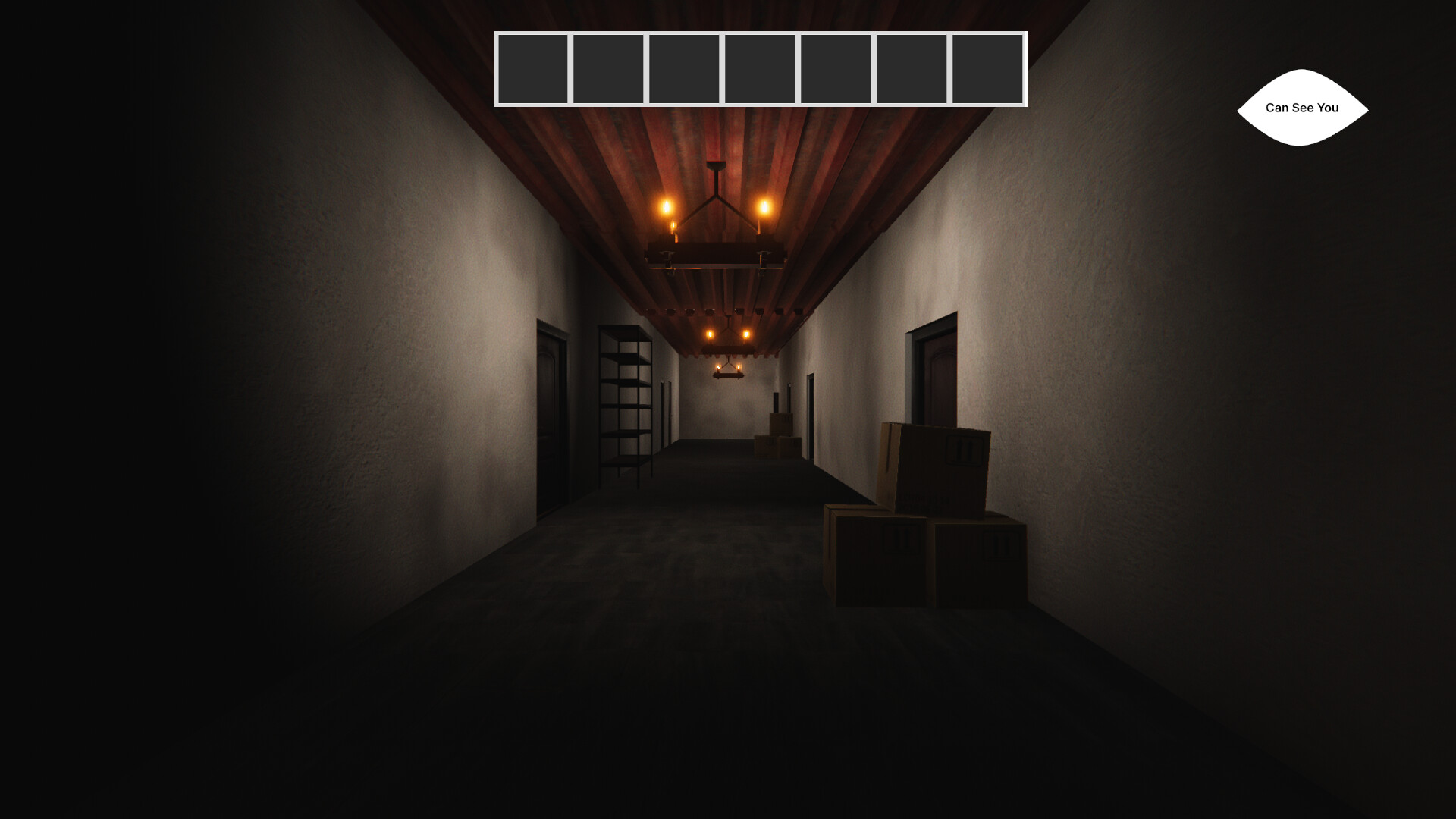The width and height of the screenshot is (1456, 819).
Task: Select the first inventory slot
Action: click(x=533, y=67)
